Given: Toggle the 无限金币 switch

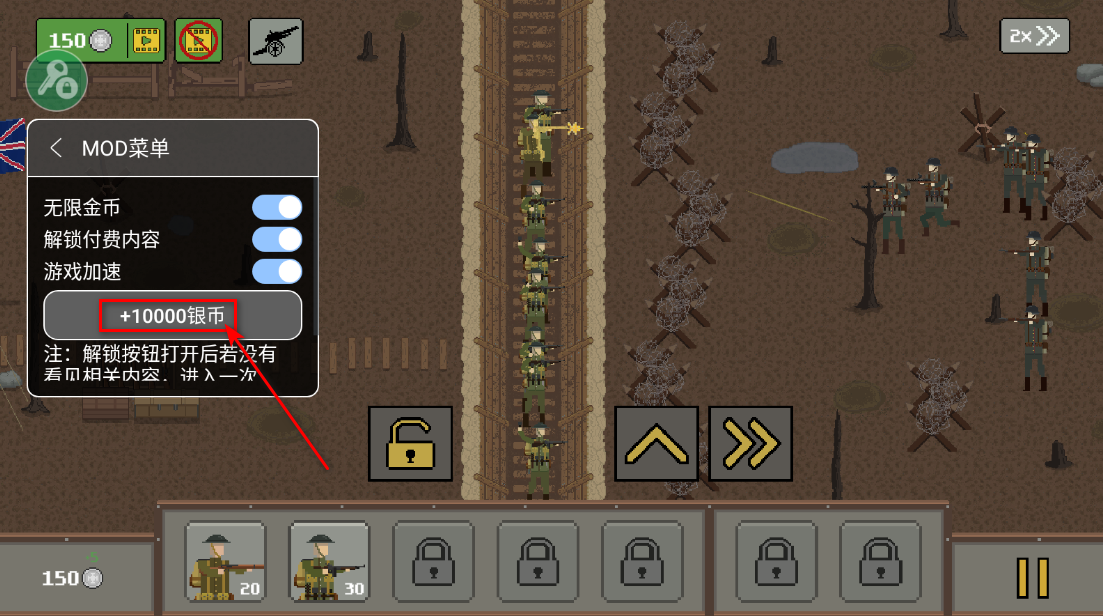Looking at the screenshot, I should pyautogui.click(x=277, y=208).
